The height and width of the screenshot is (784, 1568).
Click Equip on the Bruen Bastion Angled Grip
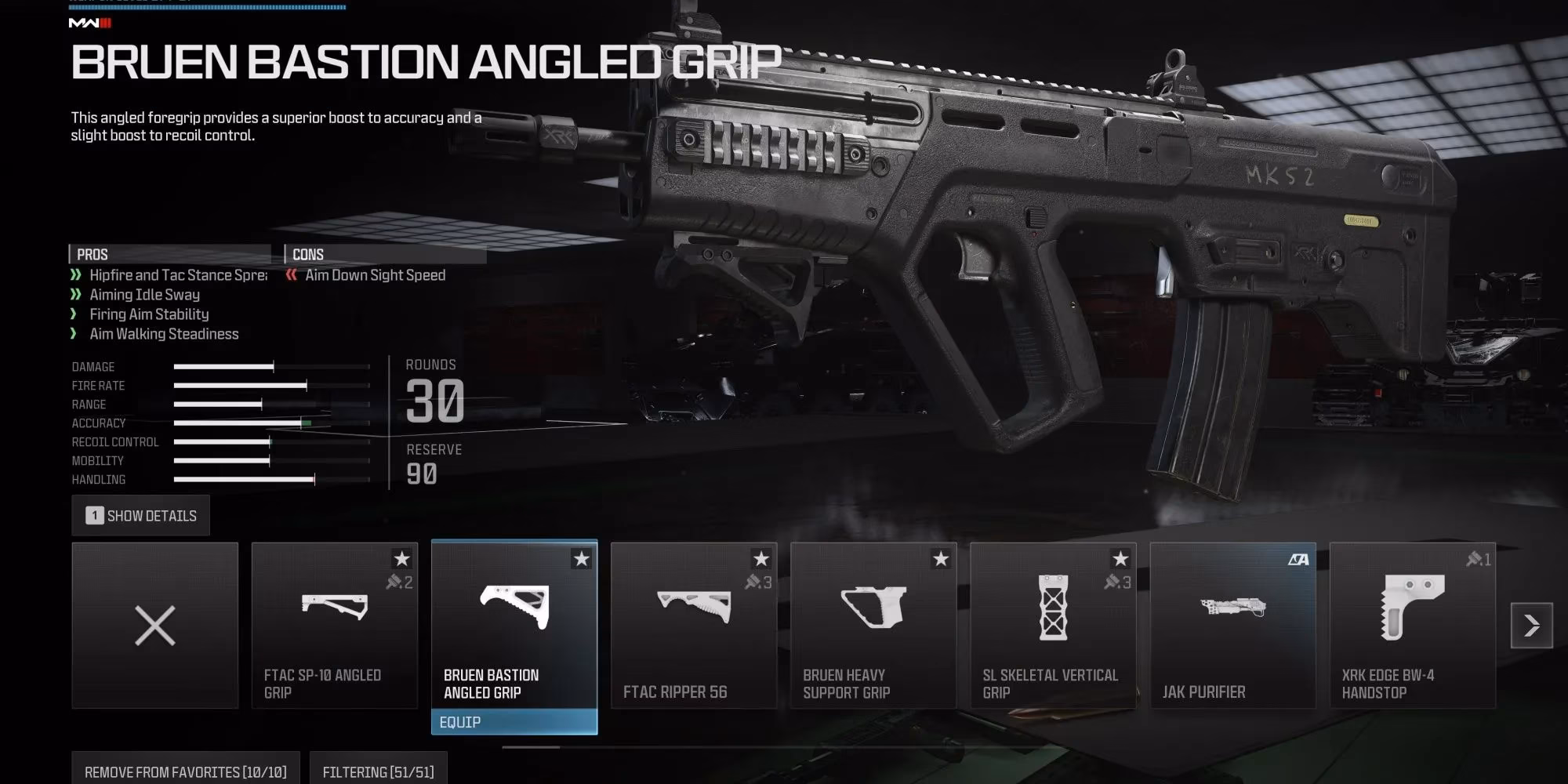(x=514, y=722)
